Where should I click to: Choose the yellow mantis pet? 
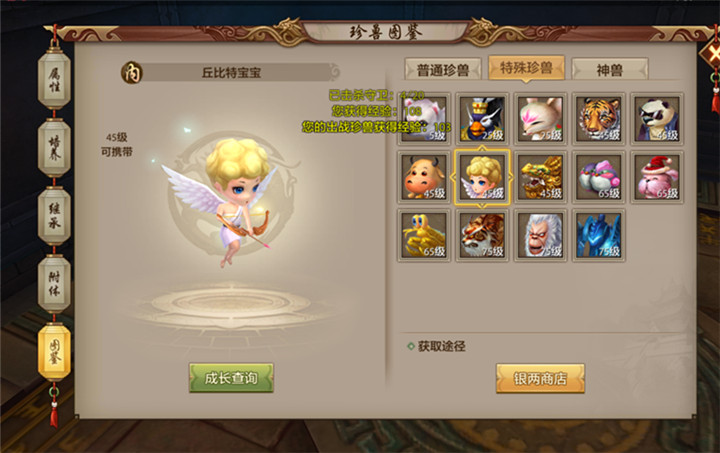424,235
